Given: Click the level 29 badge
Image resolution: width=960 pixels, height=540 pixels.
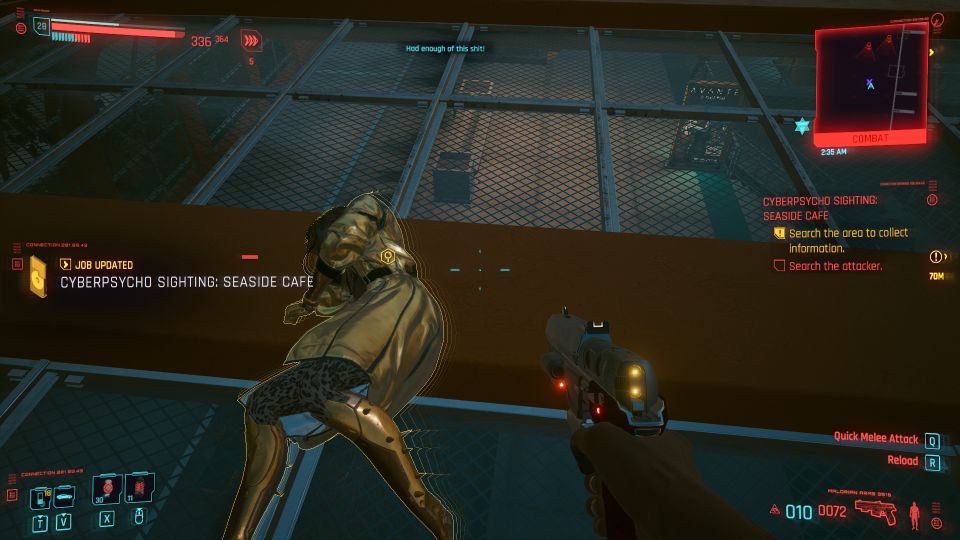Looking at the screenshot, I should click(42, 27).
